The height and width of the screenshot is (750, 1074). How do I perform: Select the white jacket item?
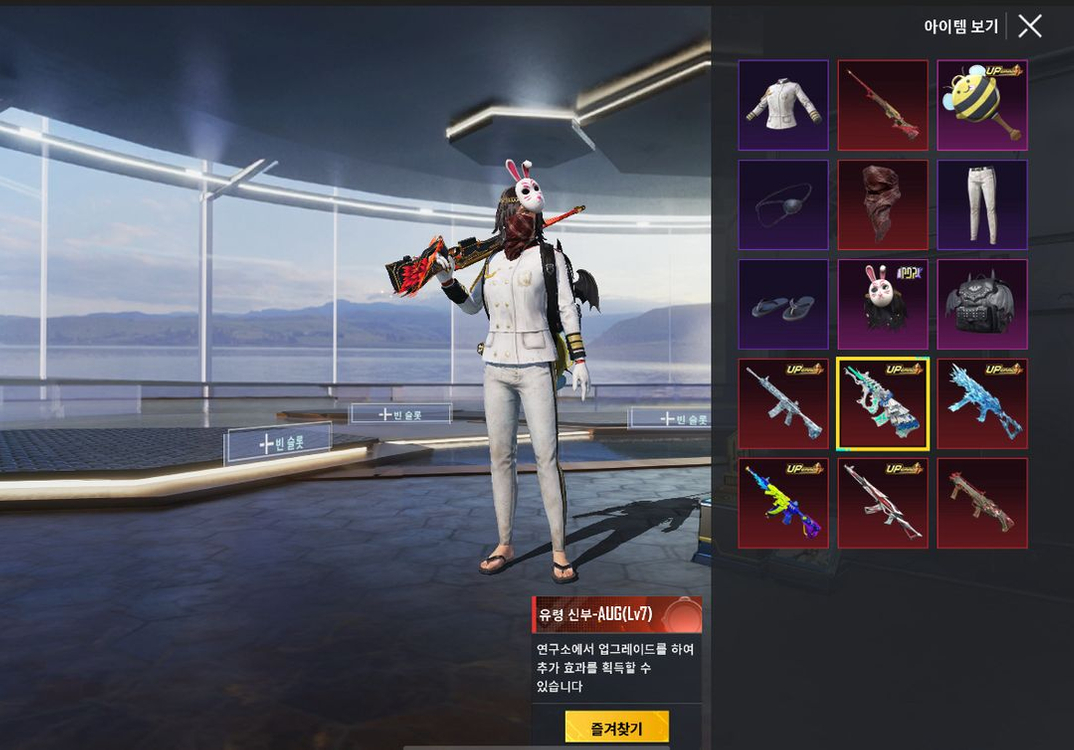[x=783, y=105]
